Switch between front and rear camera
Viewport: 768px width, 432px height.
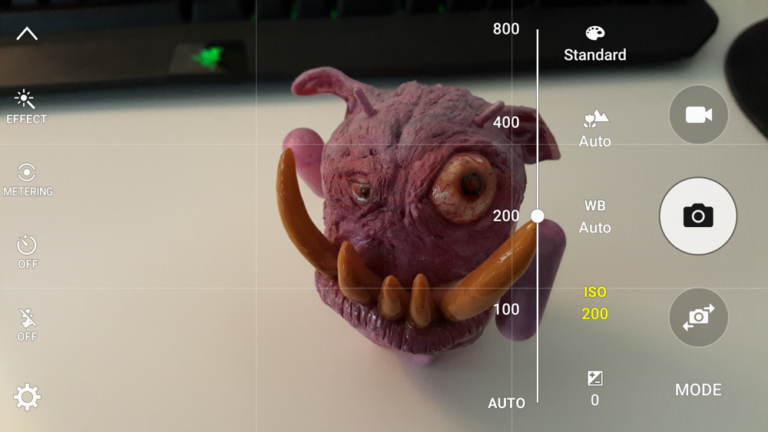coord(698,317)
